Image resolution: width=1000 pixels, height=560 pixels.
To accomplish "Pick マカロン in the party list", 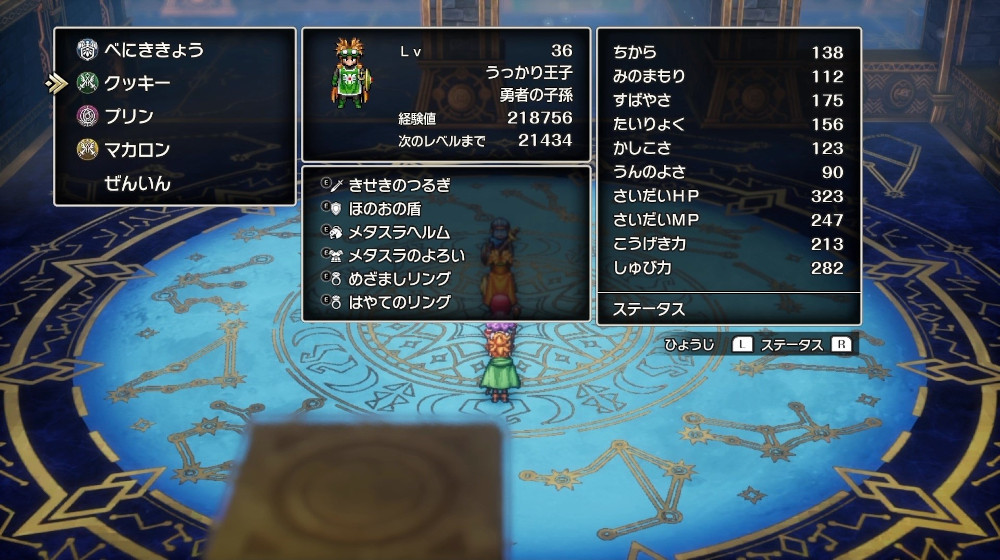I will (137, 150).
